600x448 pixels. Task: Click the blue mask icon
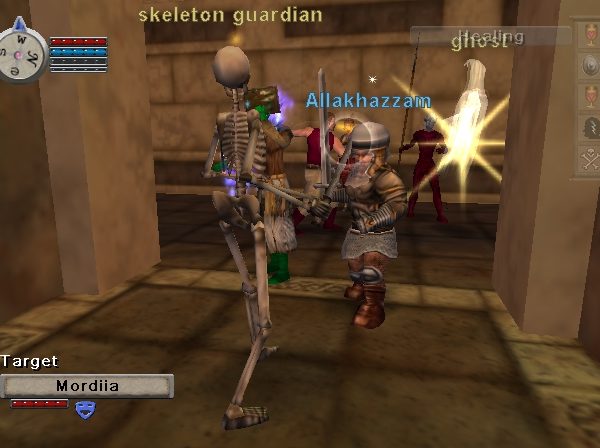(x=84, y=407)
